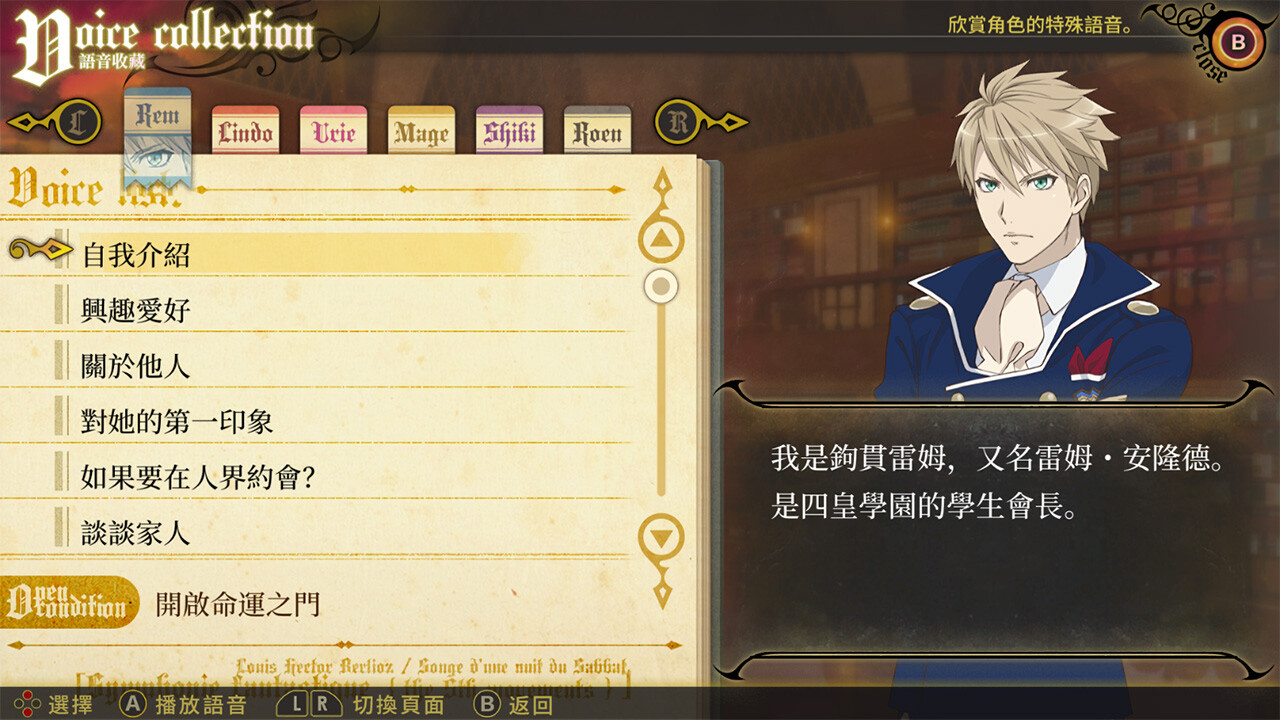
Task: Click the B close icon at top right
Action: tap(1237, 43)
